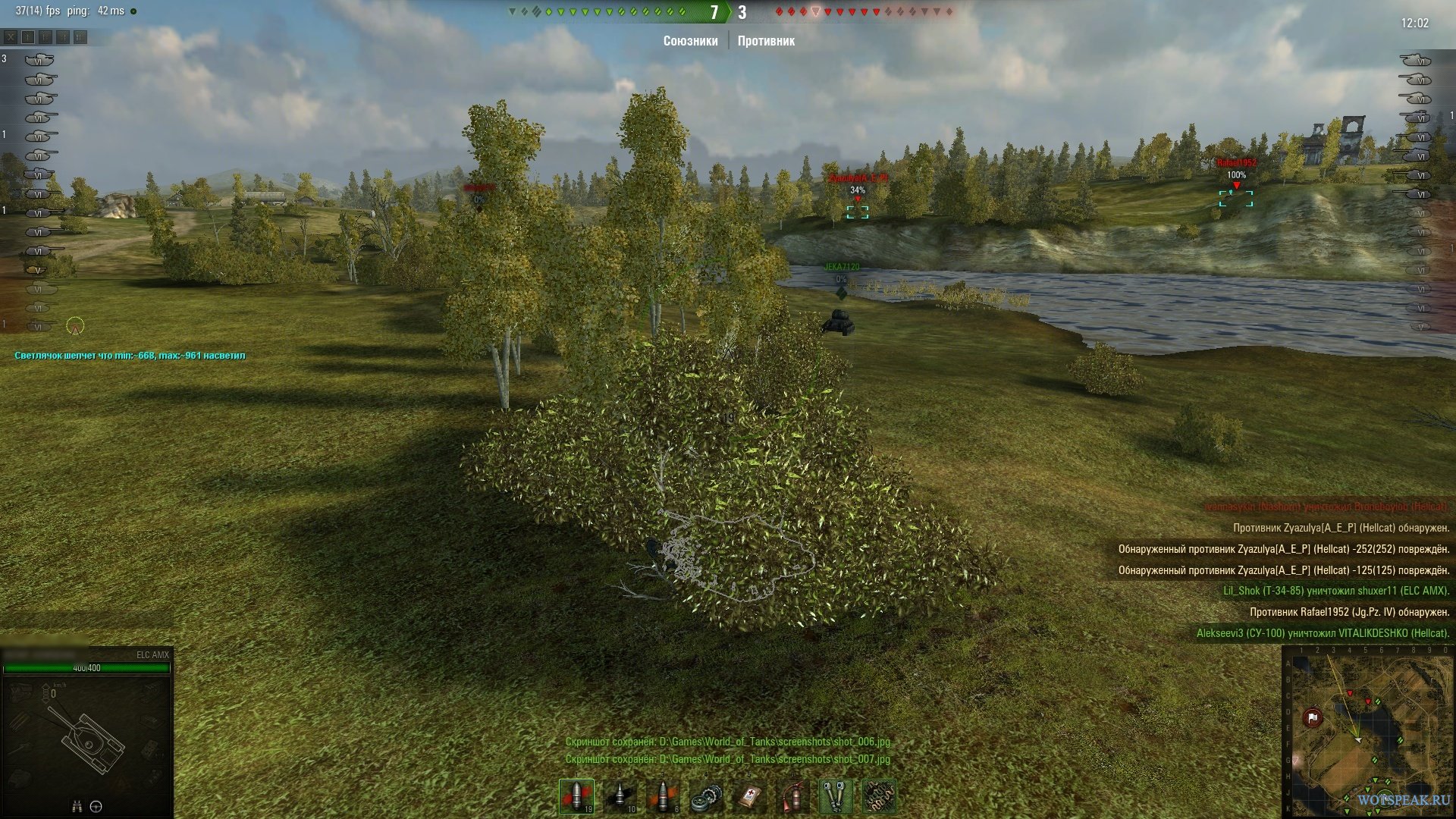This screenshot has height=819, width=1456.
Task: Load the third shell with 6 rounds
Action: (x=664, y=795)
